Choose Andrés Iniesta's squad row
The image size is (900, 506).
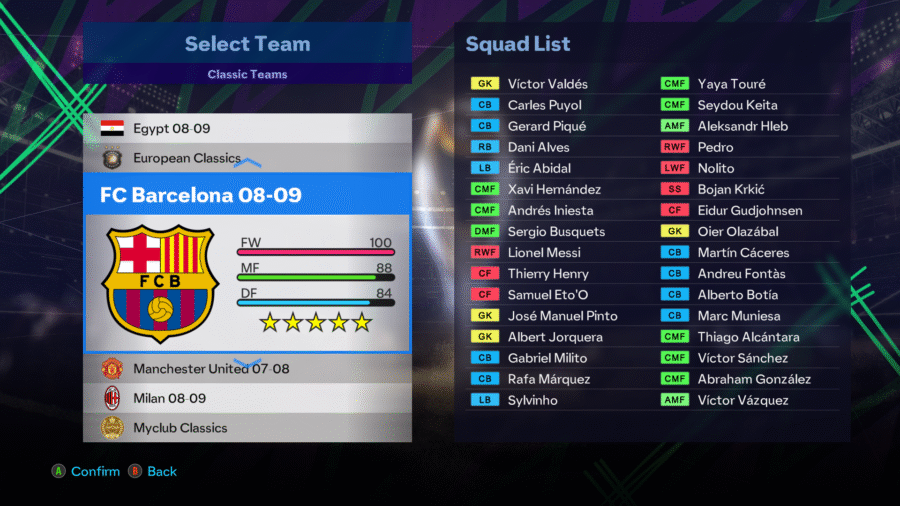click(550, 210)
